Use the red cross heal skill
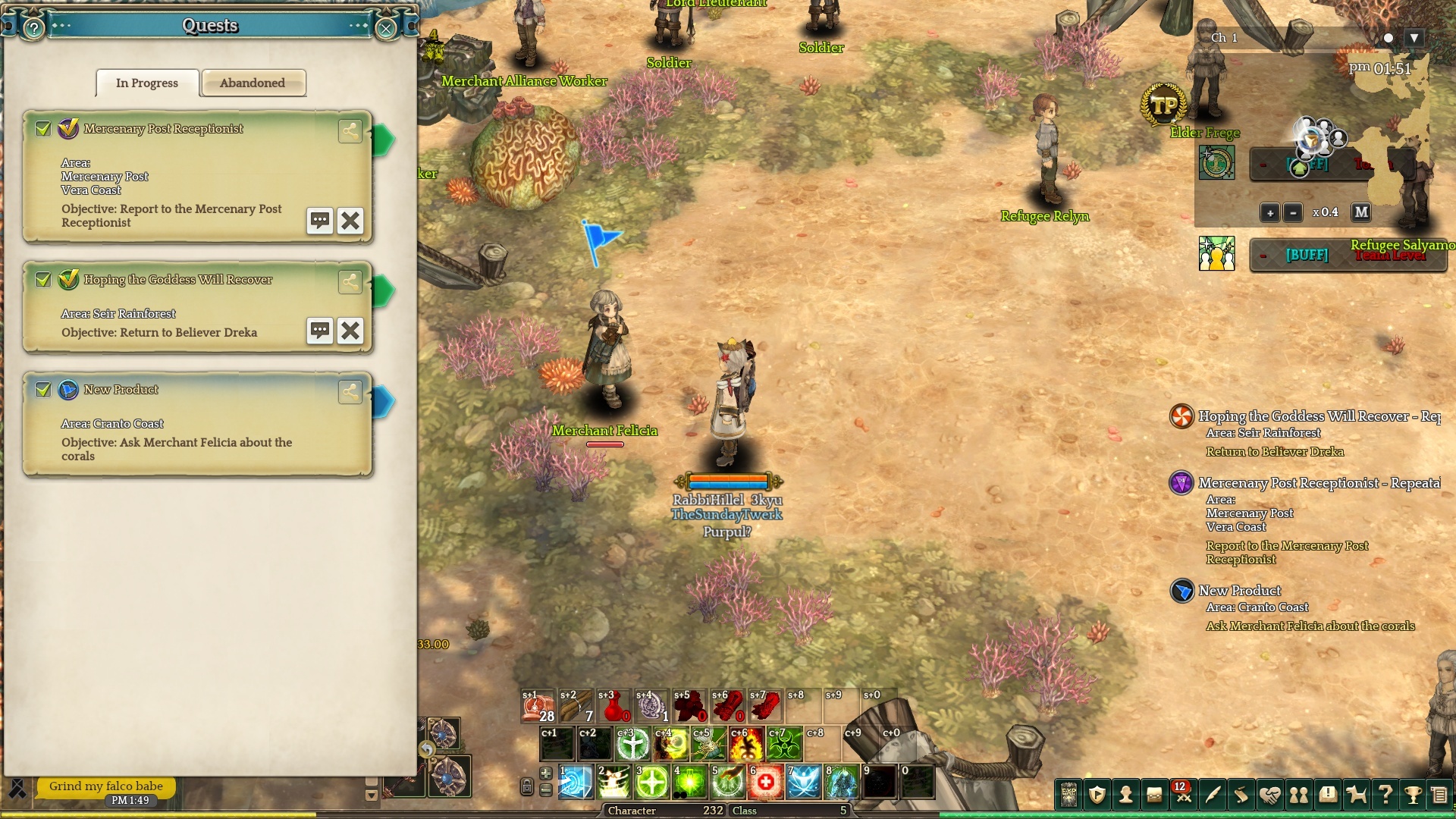This screenshot has height=819, width=1456. [x=765, y=782]
